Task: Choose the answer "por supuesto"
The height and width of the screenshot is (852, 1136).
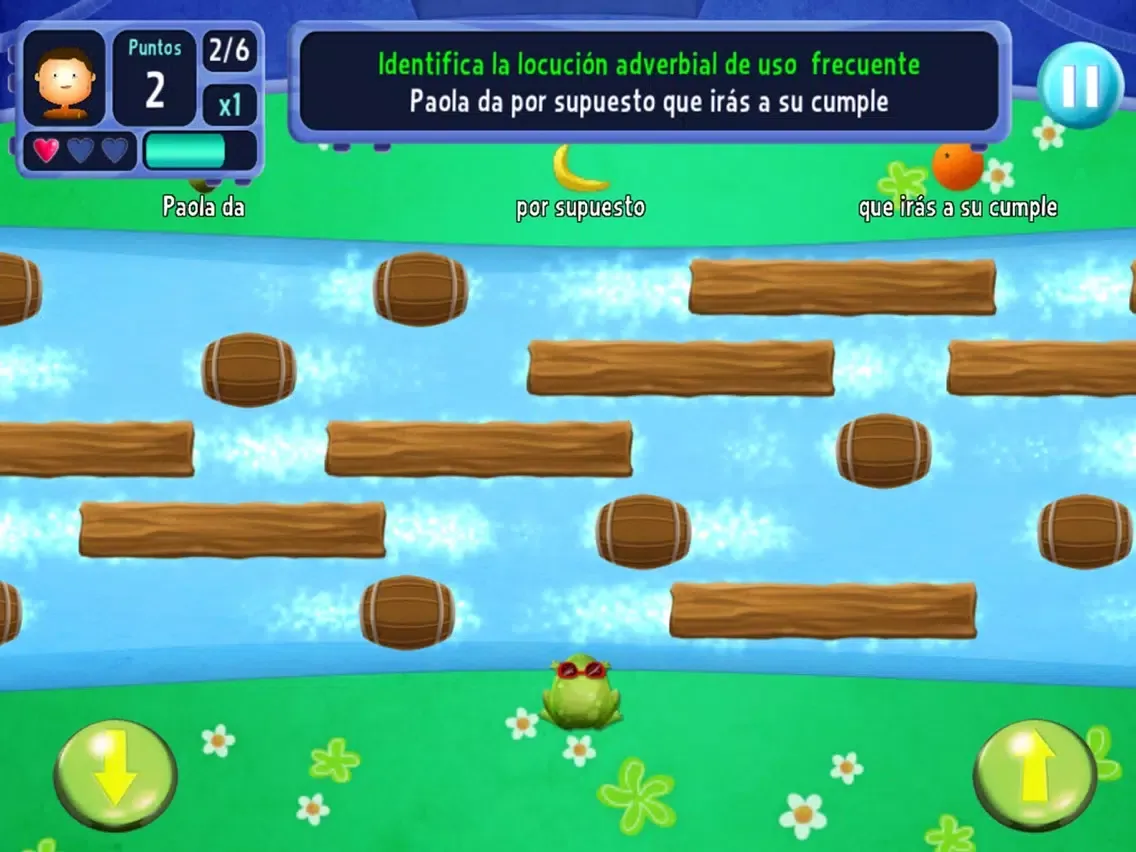Action: pos(580,208)
